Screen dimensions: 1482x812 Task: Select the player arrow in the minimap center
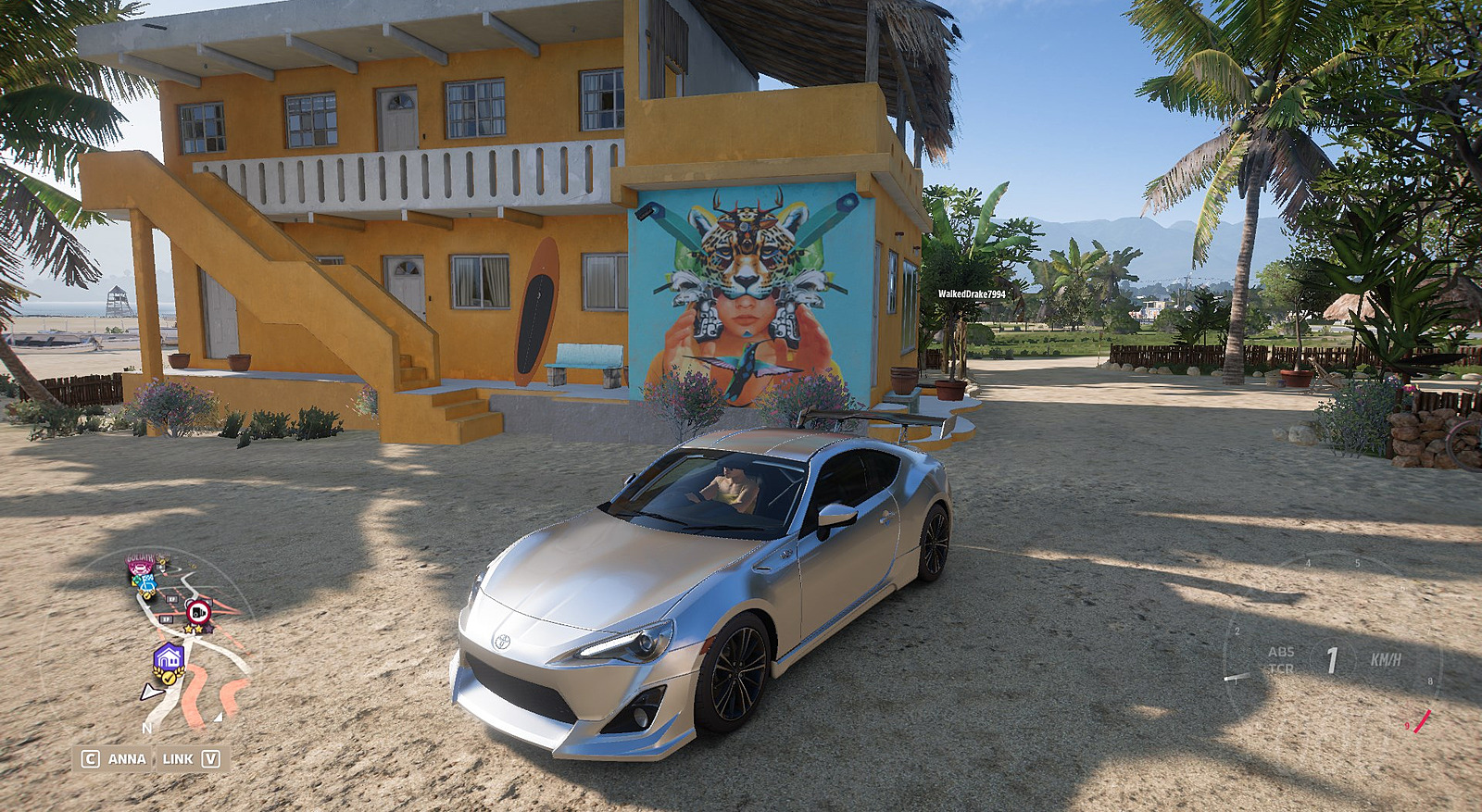coord(151,693)
